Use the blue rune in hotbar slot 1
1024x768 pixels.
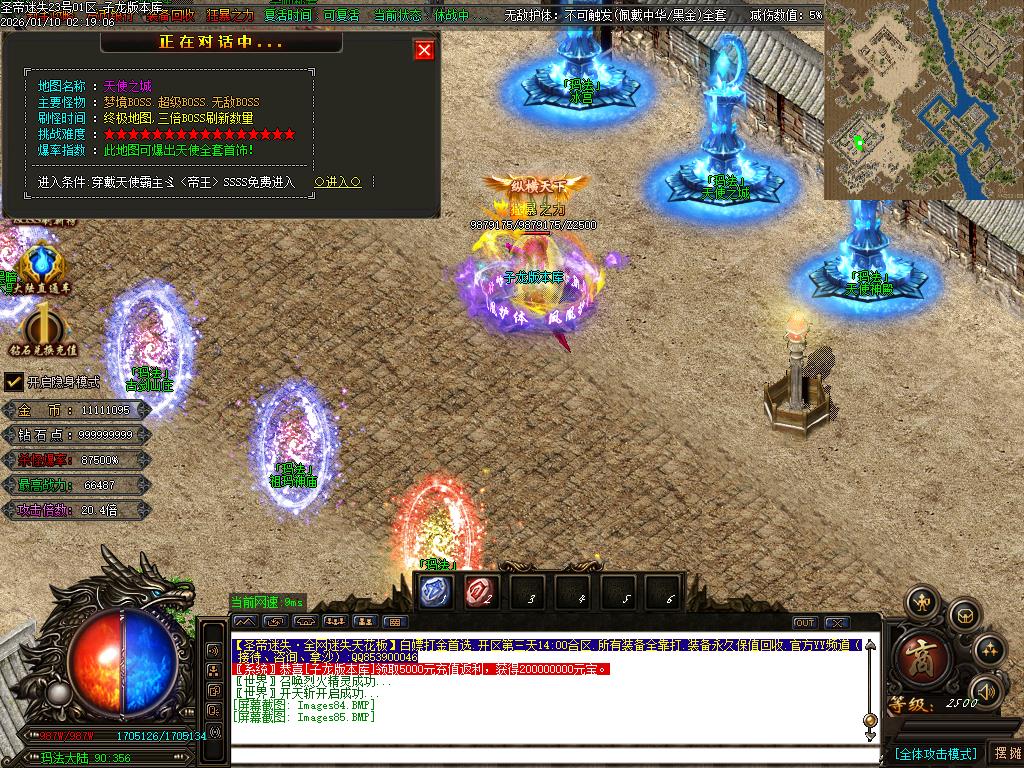tap(434, 591)
